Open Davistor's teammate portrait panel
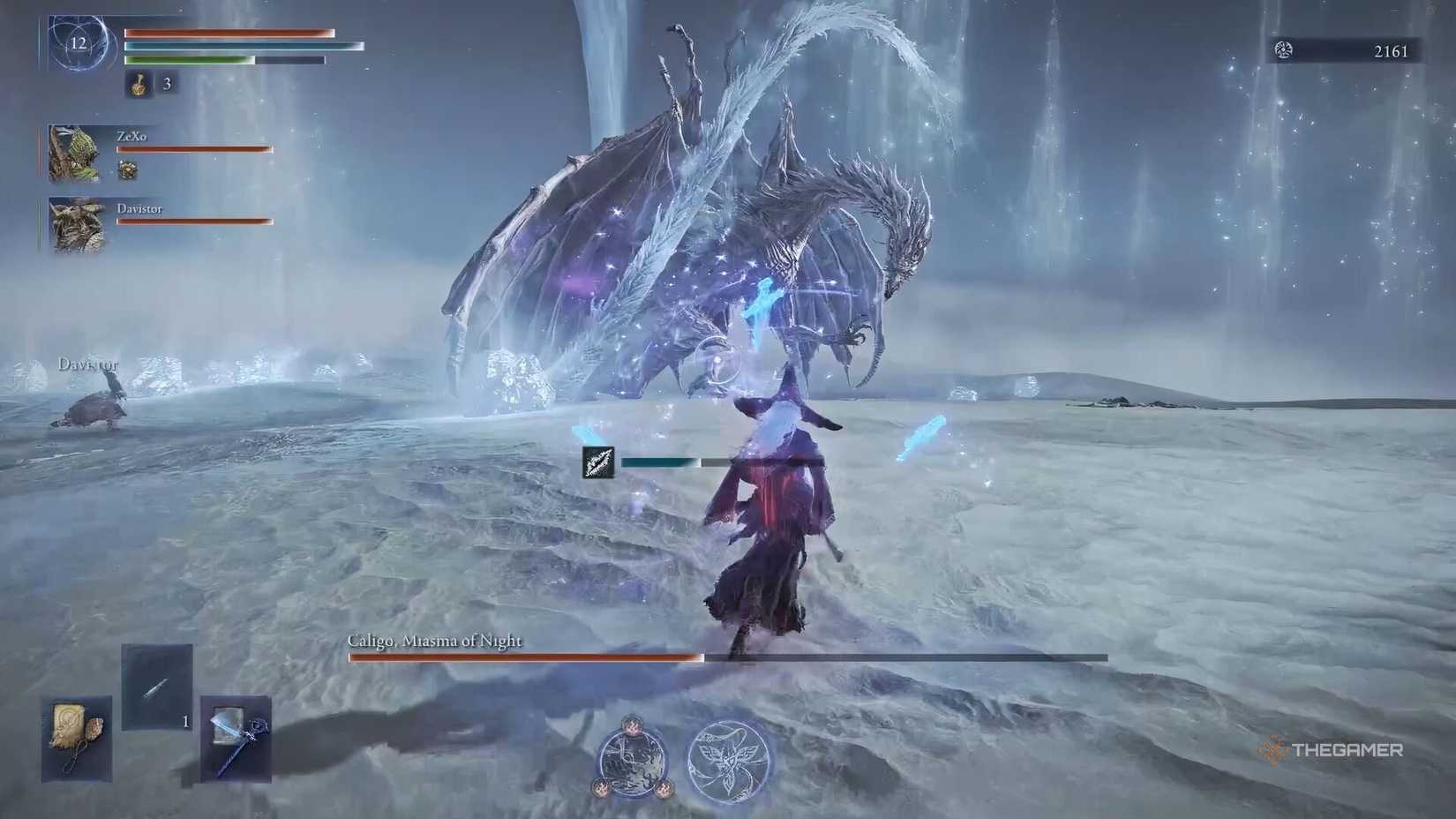The image size is (1456, 819). click(75, 223)
